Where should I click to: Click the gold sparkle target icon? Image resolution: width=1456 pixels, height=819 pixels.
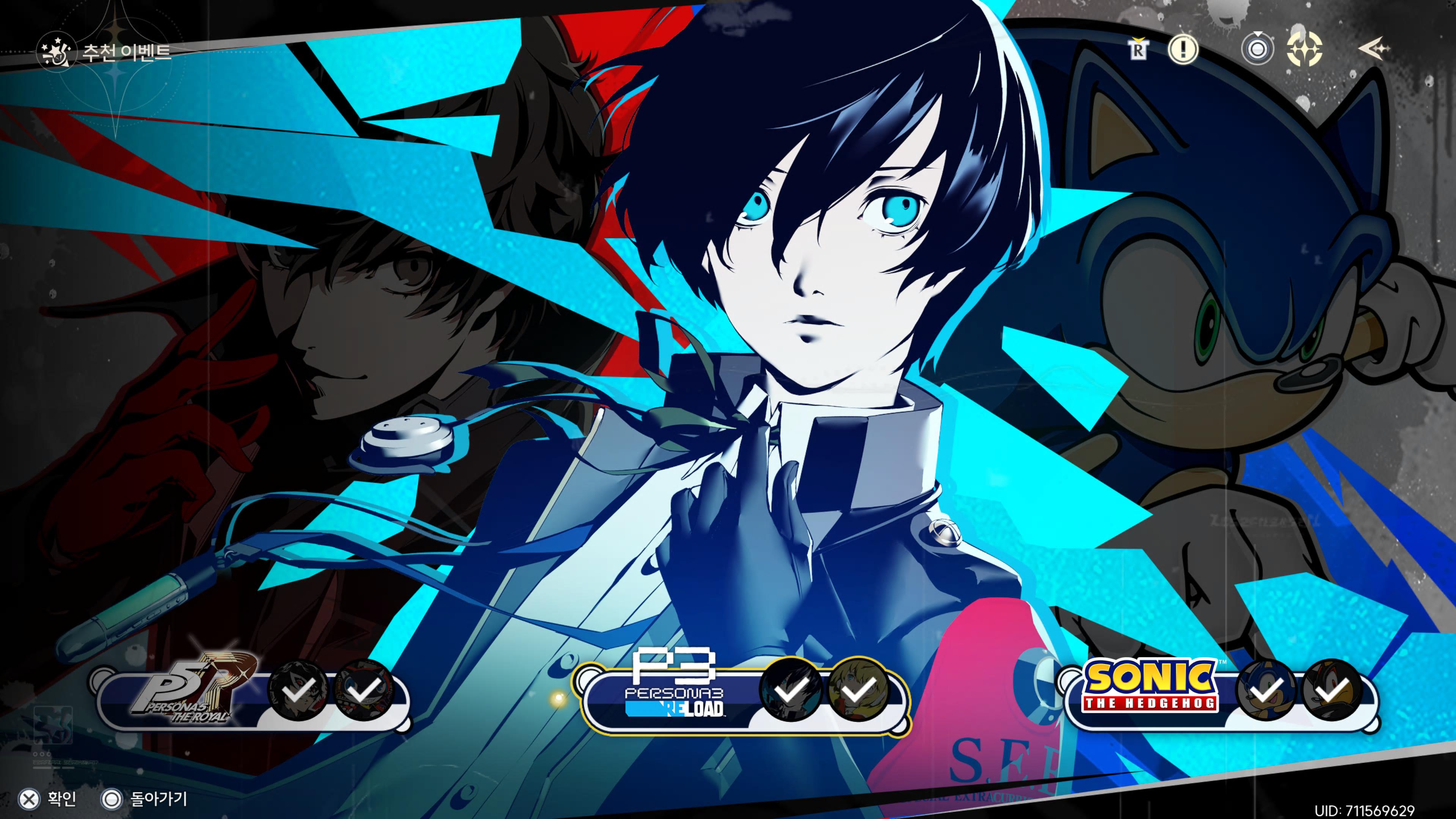coord(1304,50)
